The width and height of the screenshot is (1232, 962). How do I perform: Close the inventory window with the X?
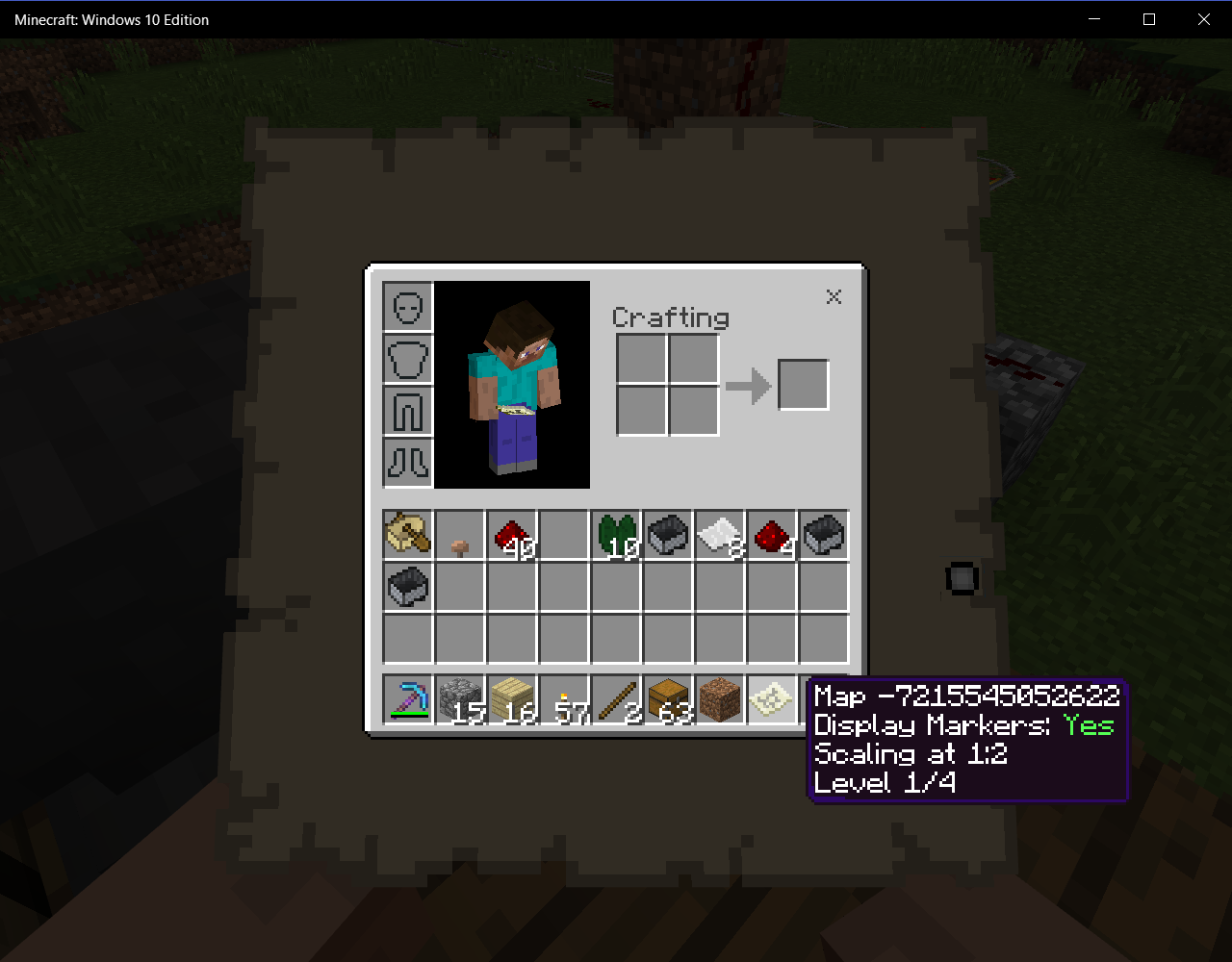834,297
